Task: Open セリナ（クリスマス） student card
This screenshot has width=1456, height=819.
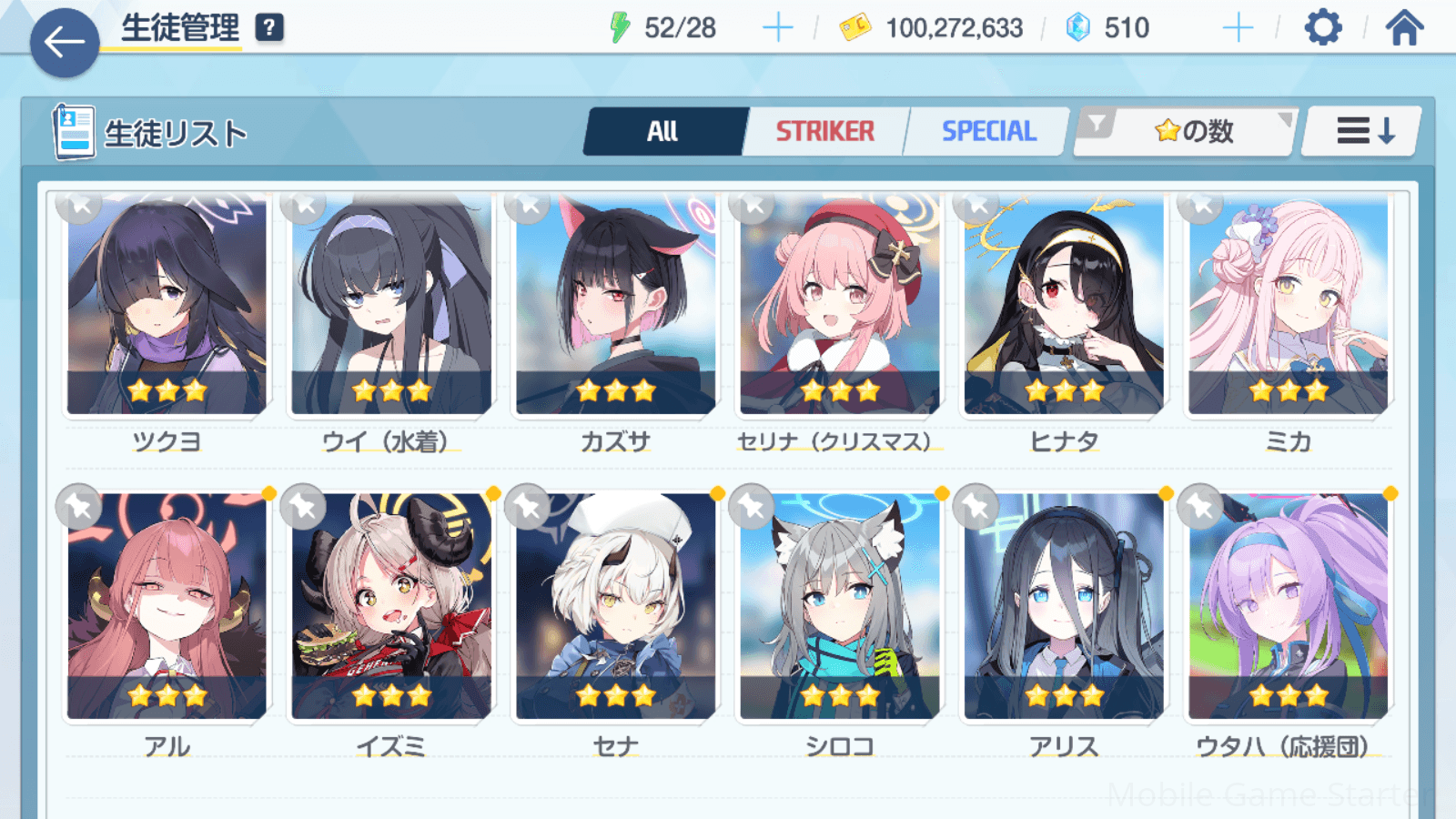Action: tap(839, 305)
